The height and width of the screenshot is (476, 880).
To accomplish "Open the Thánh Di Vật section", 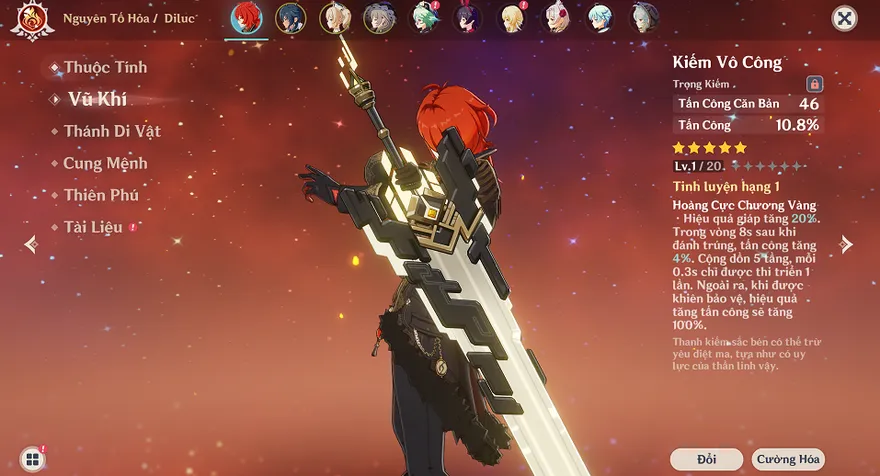I will (111, 131).
